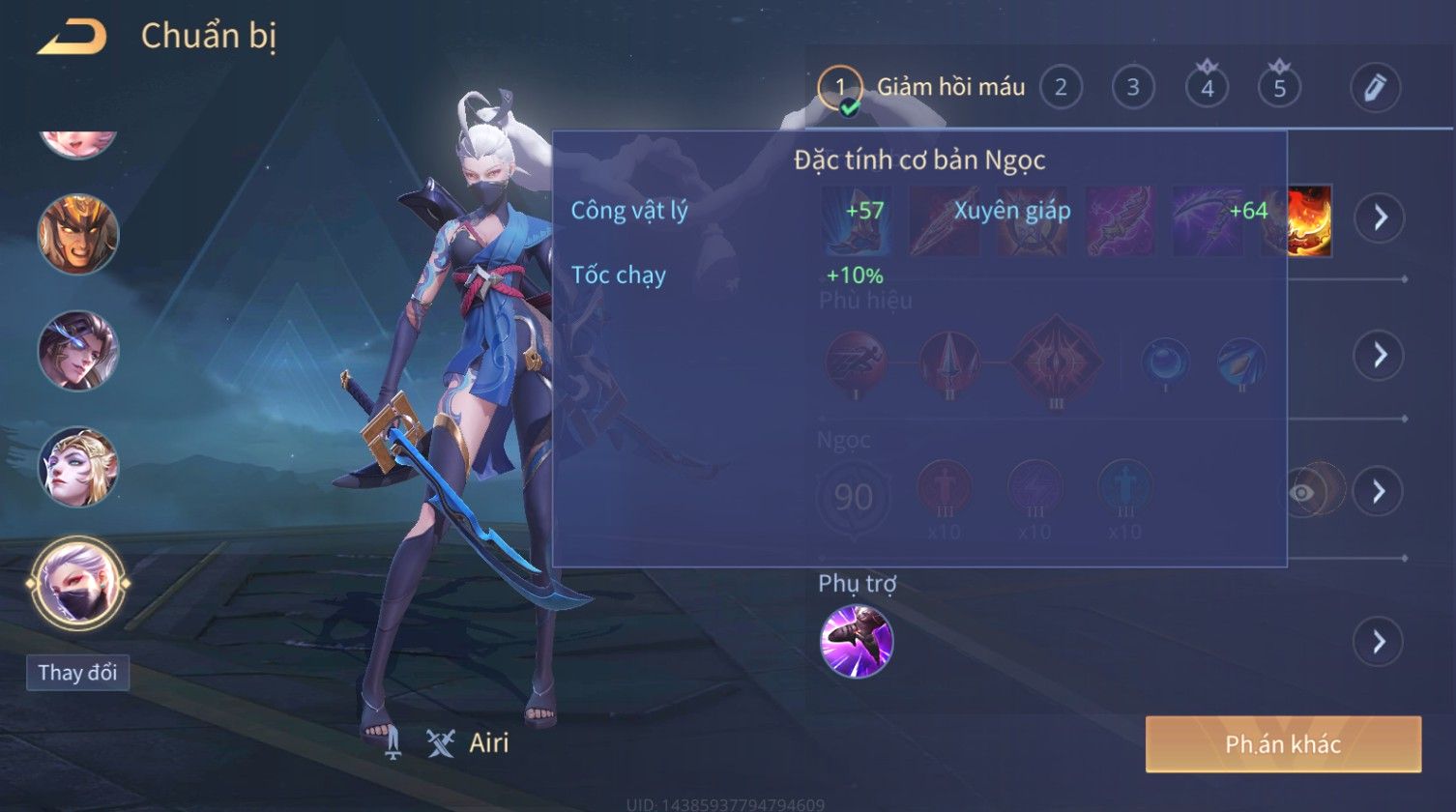Choose the blonde crowned hero portrait
Viewport: 1456px width, 812px height.
coord(78,468)
